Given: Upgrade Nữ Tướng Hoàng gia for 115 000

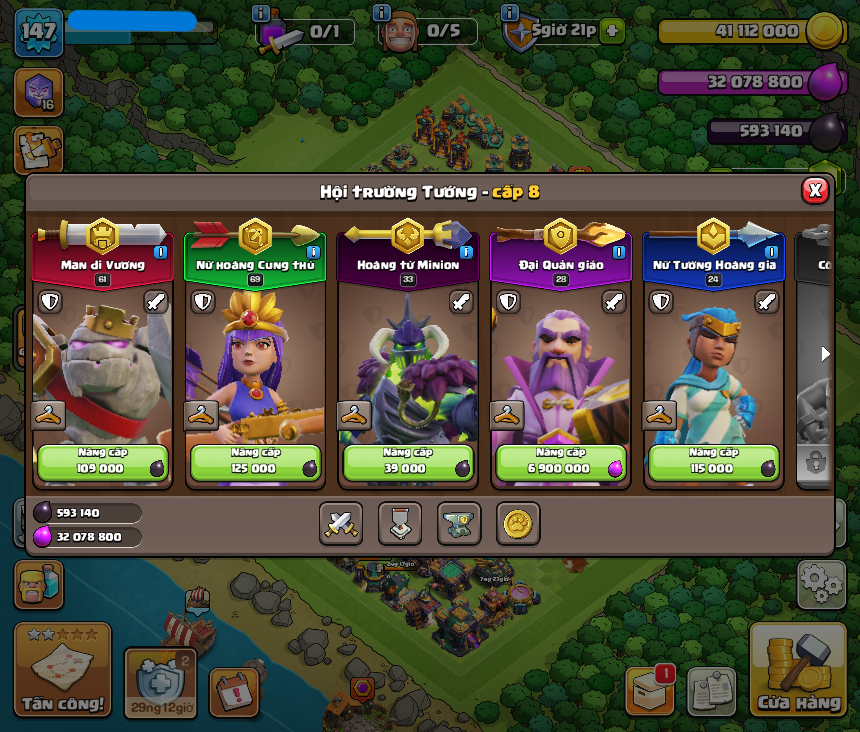Looking at the screenshot, I should click(x=714, y=462).
